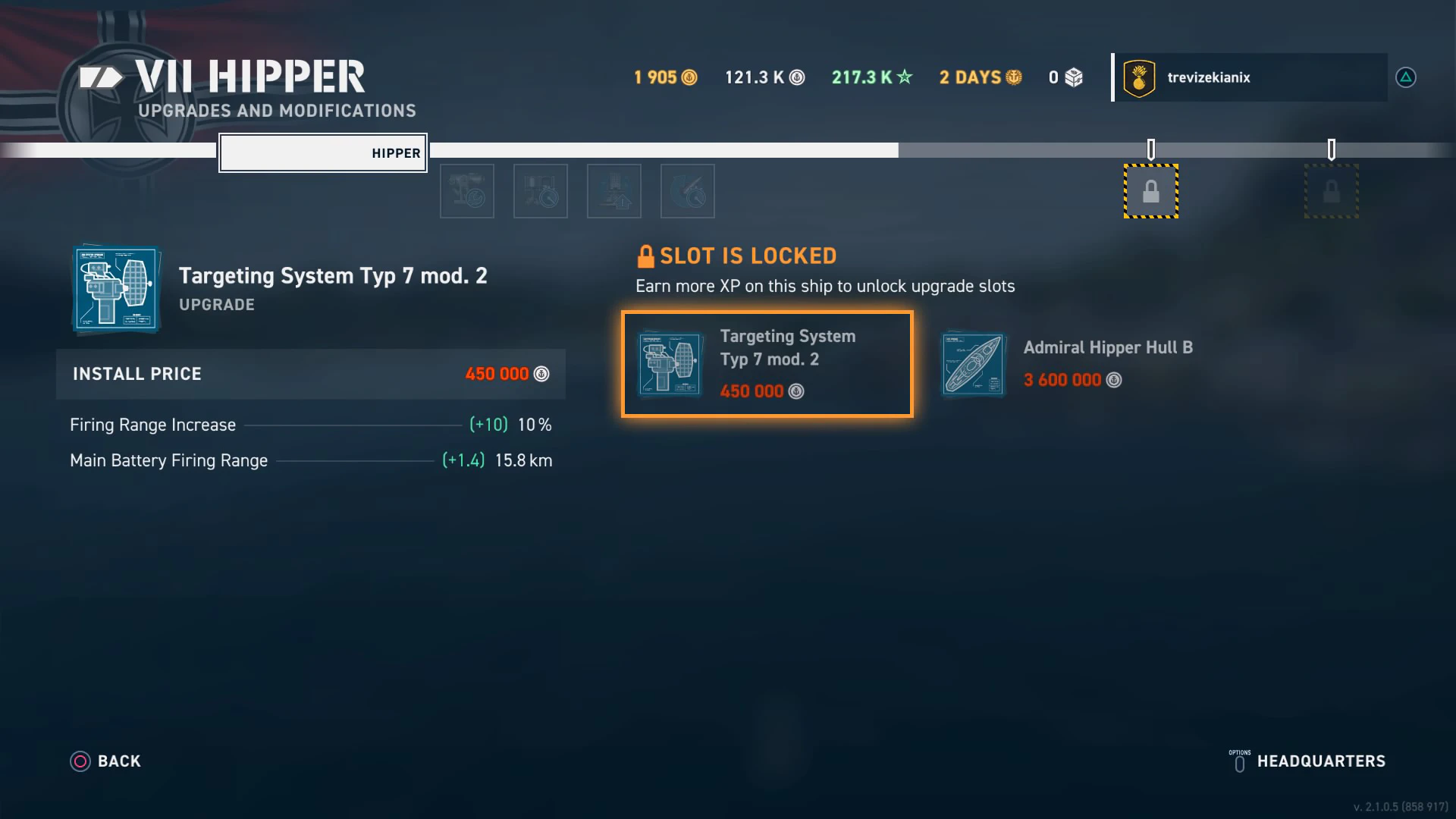Open the highlighted yellow locked upgrade slot

1150,191
